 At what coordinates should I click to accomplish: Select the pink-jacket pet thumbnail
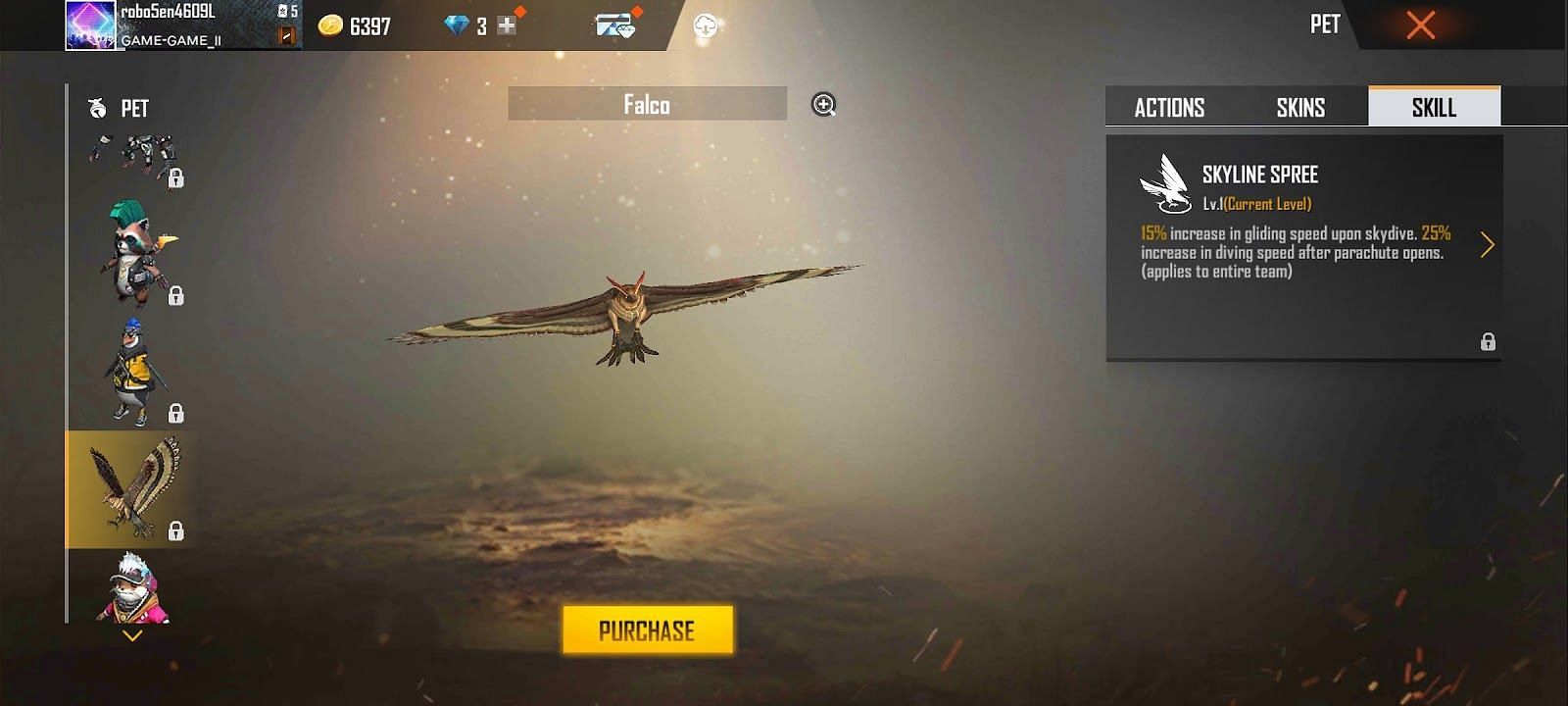(x=134, y=588)
